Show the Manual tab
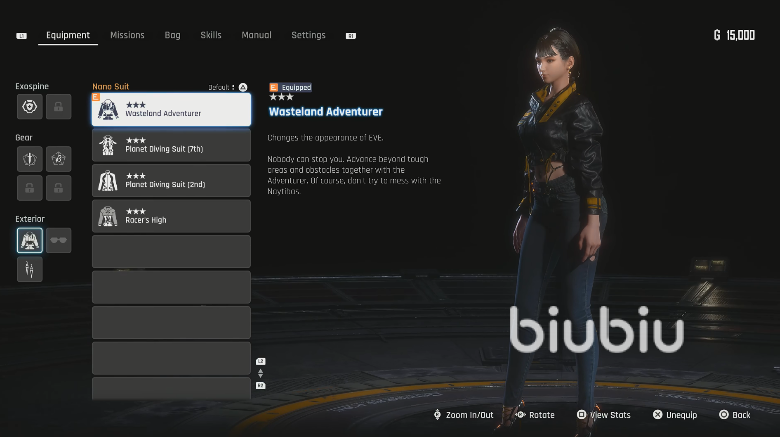 (256, 35)
